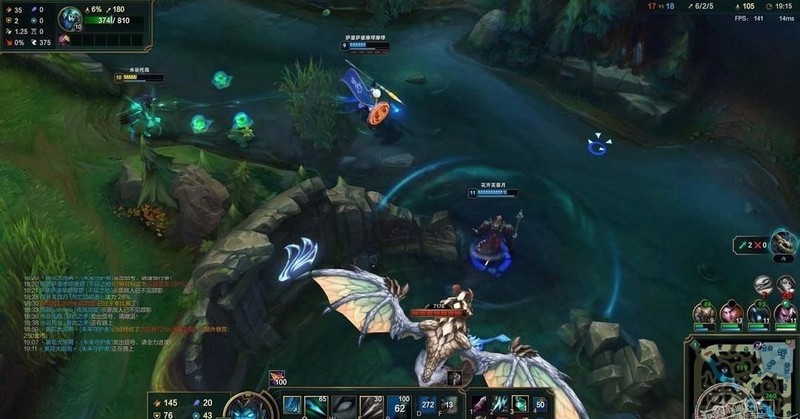Use the first summoner spell showing 272
This screenshot has height=419, width=800.
tap(428, 405)
